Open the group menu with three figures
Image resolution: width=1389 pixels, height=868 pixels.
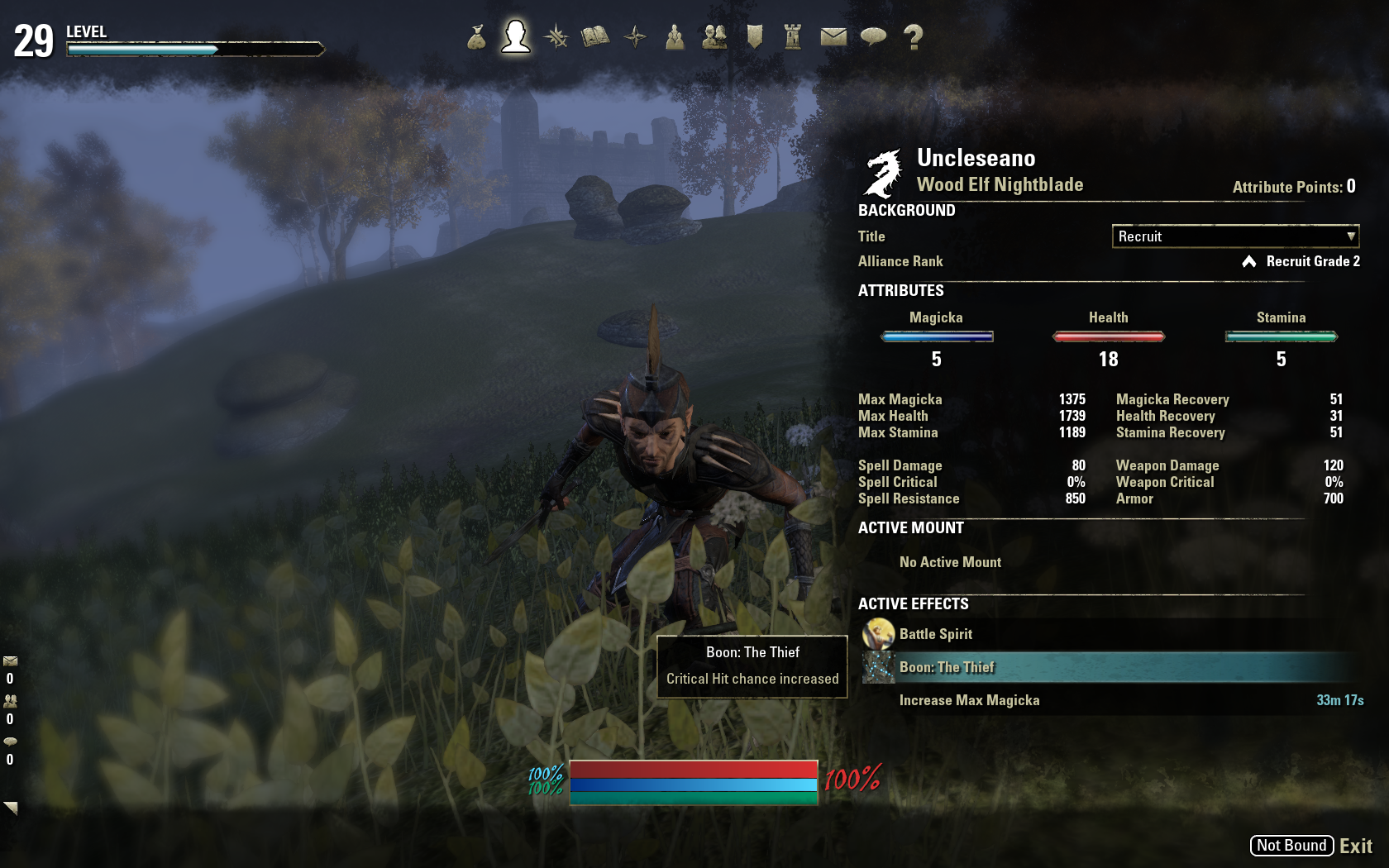pos(675,37)
